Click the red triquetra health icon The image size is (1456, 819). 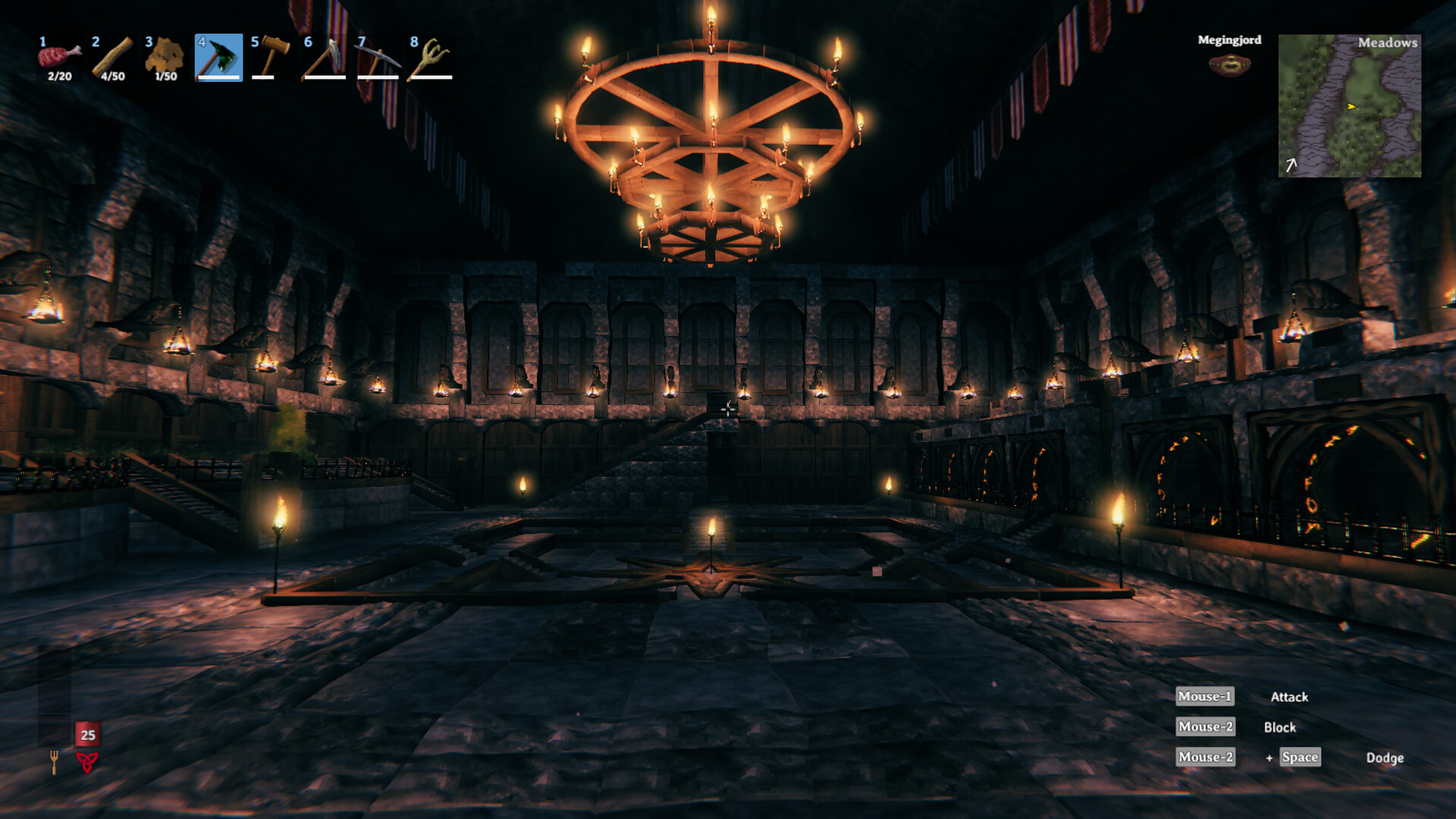tap(87, 761)
